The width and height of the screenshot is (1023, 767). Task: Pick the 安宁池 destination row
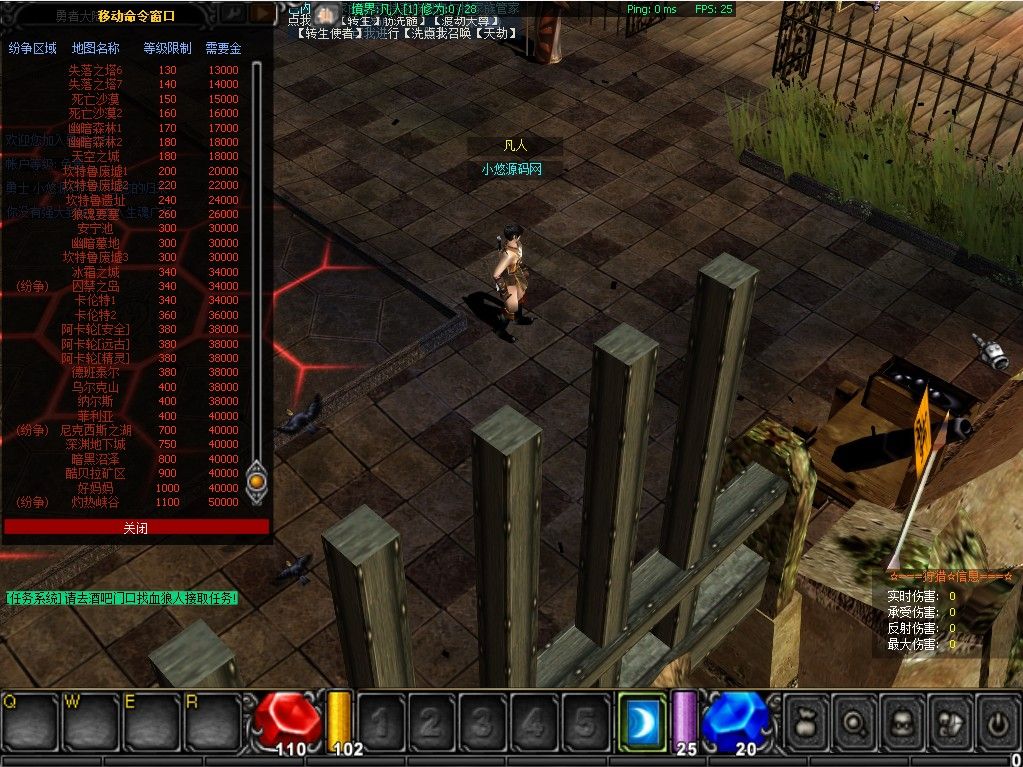coord(95,229)
